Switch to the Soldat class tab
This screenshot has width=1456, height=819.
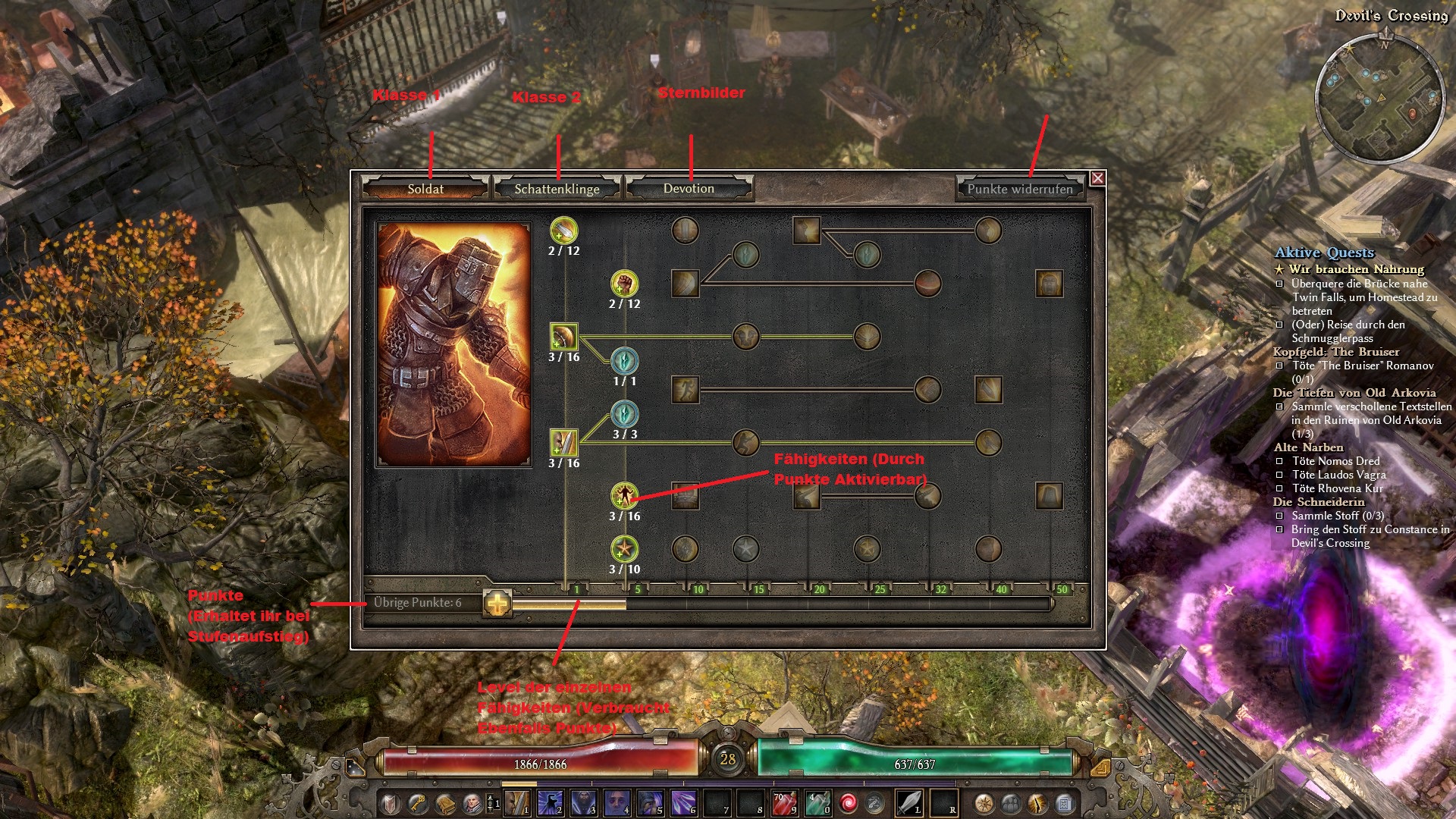[425, 189]
